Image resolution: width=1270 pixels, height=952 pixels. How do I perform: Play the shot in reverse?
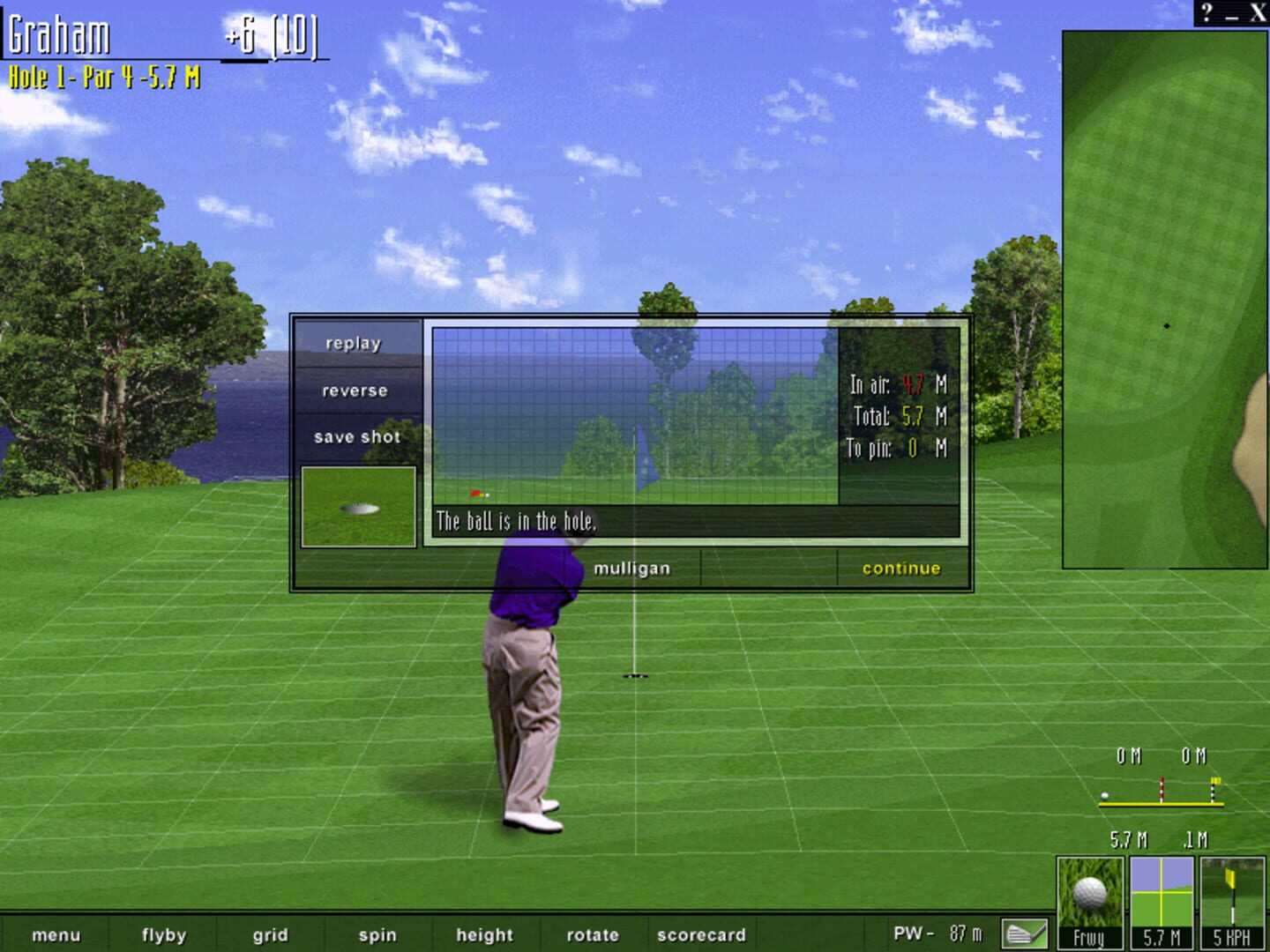click(x=355, y=390)
